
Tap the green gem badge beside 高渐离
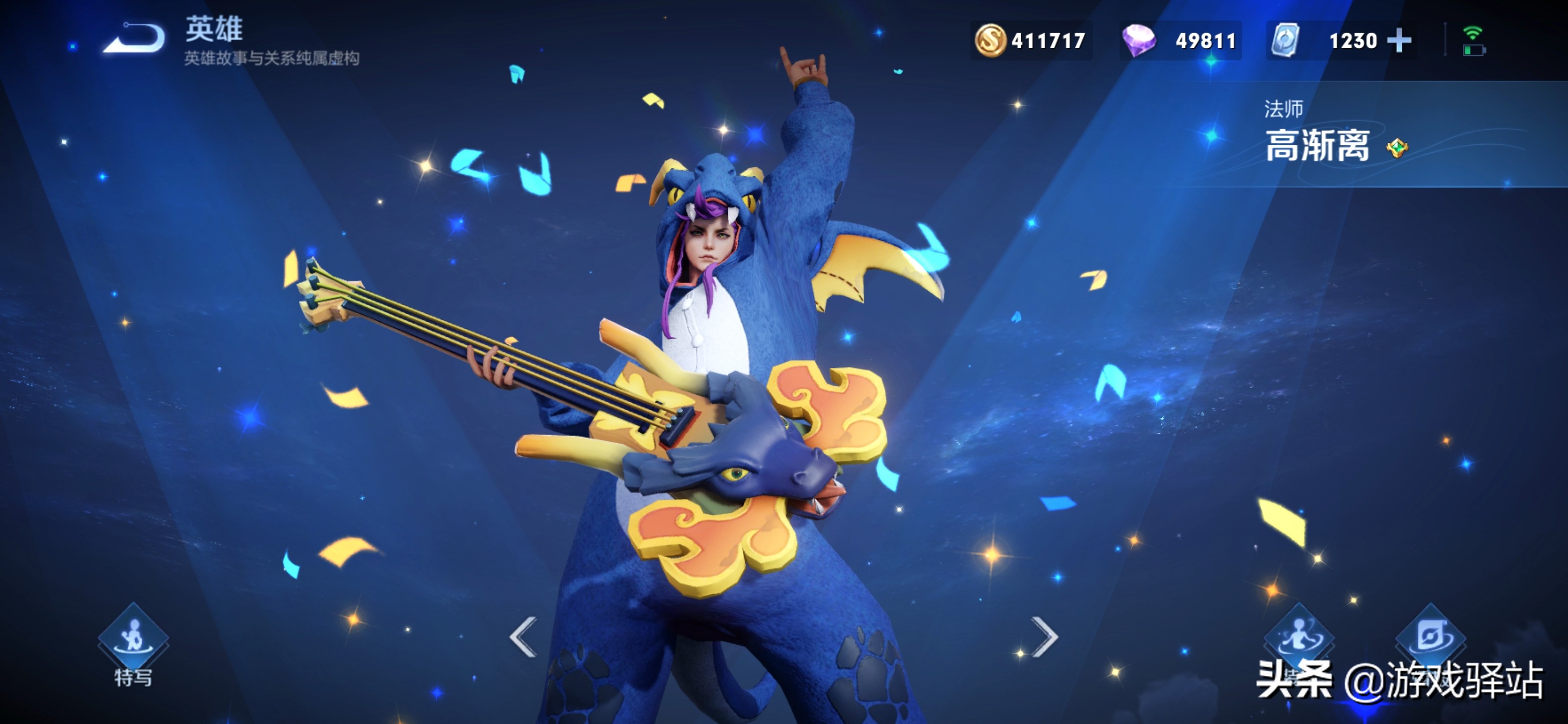(x=1397, y=147)
